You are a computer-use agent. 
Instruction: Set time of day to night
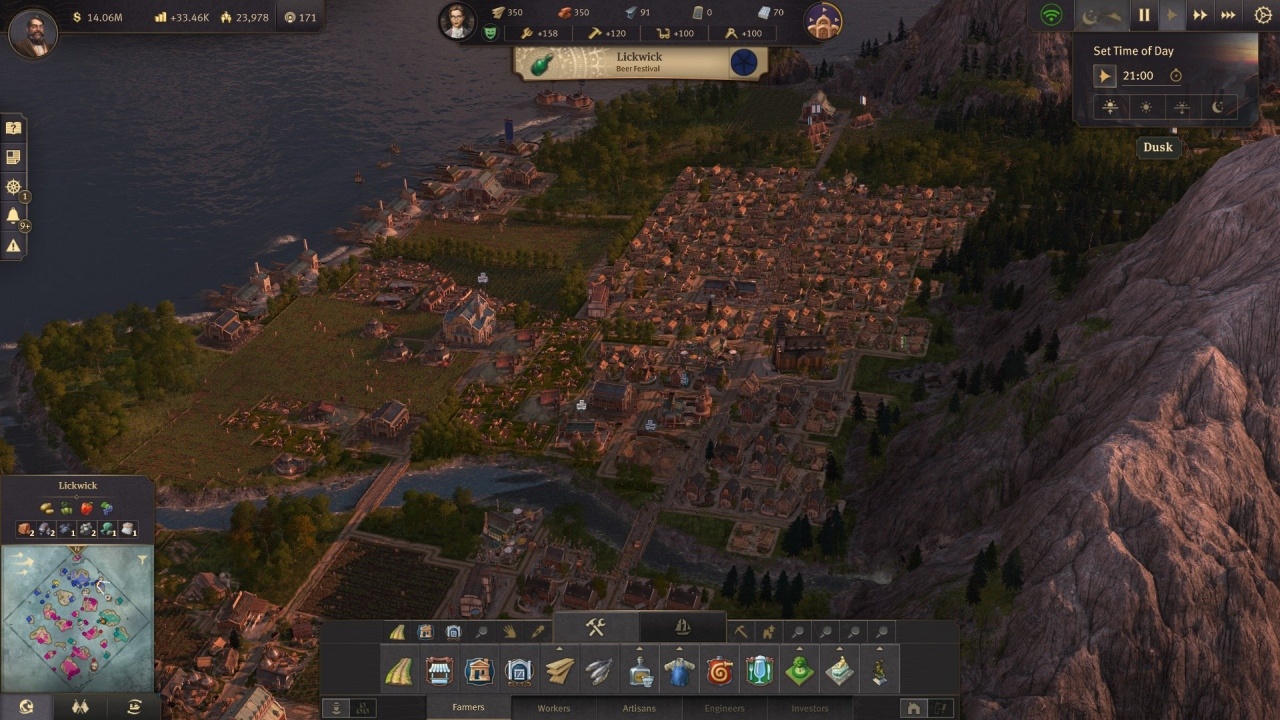point(1218,107)
